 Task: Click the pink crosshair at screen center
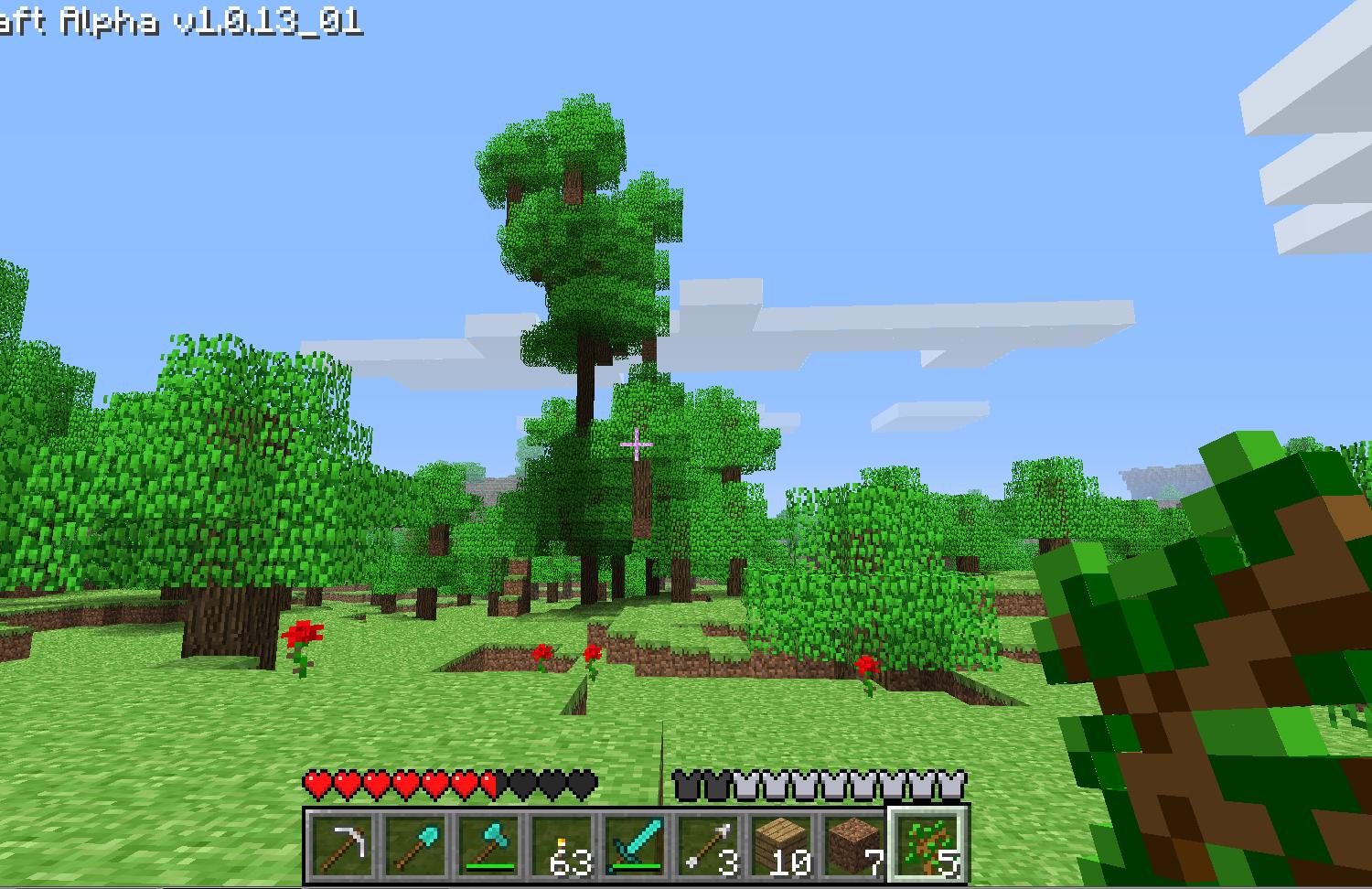click(x=636, y=444)
